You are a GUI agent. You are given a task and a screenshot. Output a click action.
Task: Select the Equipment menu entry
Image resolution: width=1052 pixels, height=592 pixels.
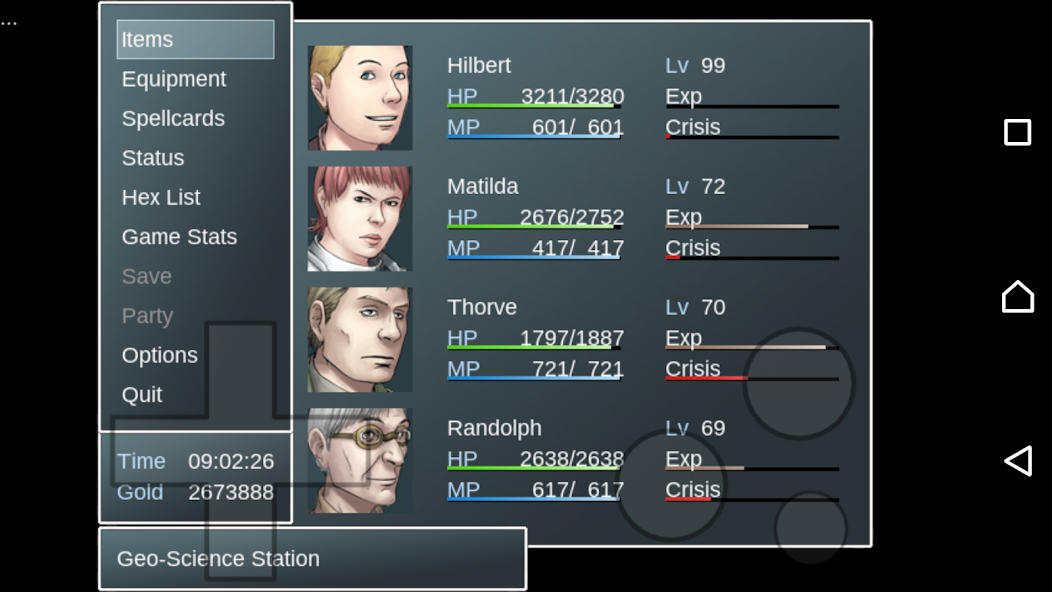pos(174,79)
